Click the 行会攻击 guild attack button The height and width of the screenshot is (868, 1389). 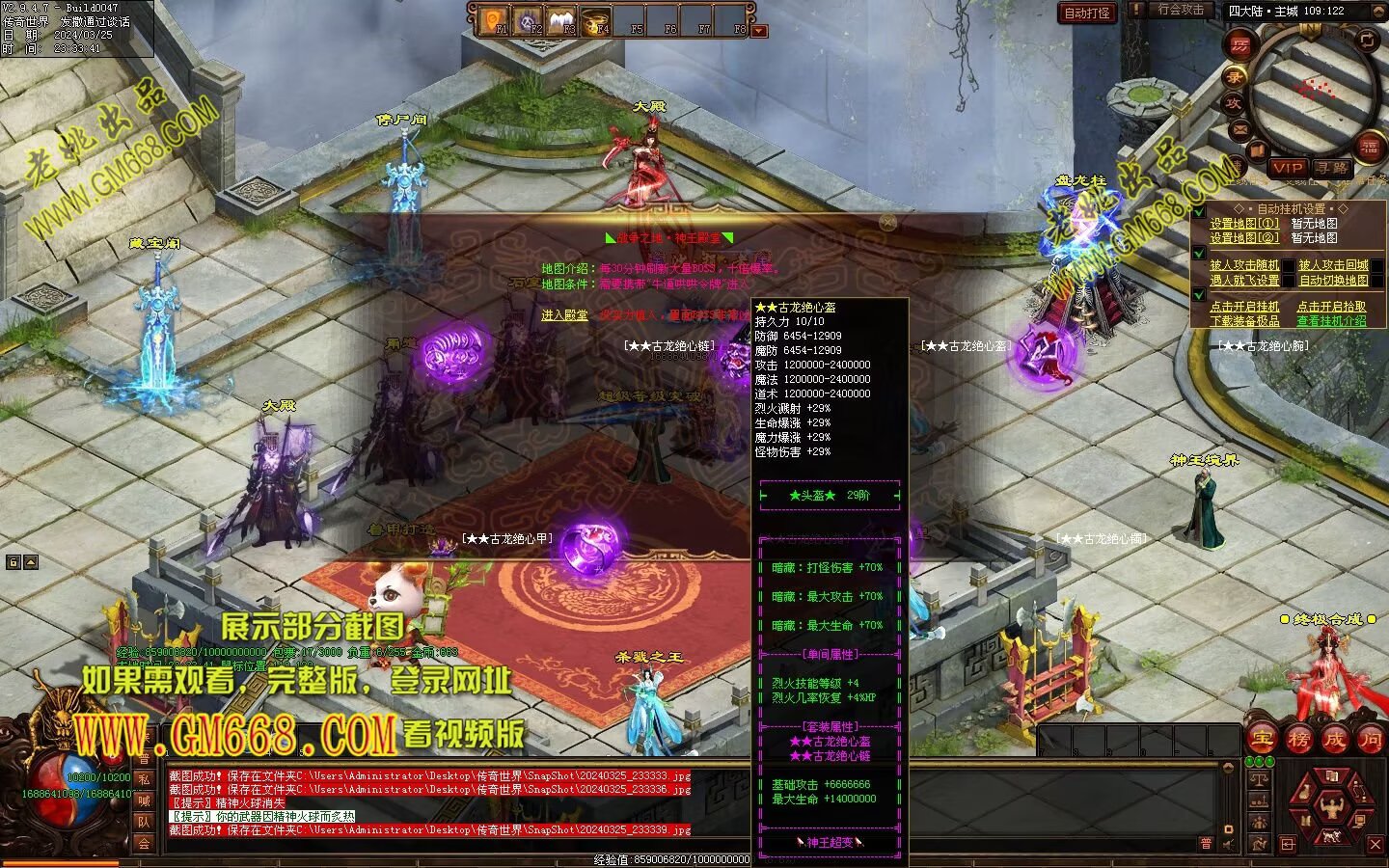coord(1180,10)
